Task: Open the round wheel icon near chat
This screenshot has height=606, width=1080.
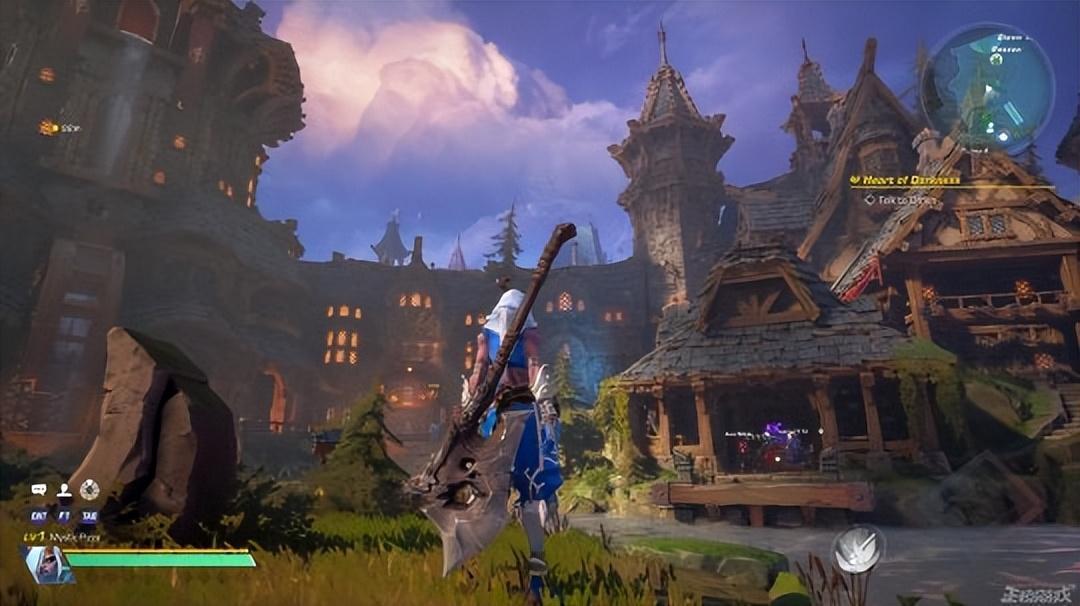Action: pyautogui.click(x=90, y=490)
